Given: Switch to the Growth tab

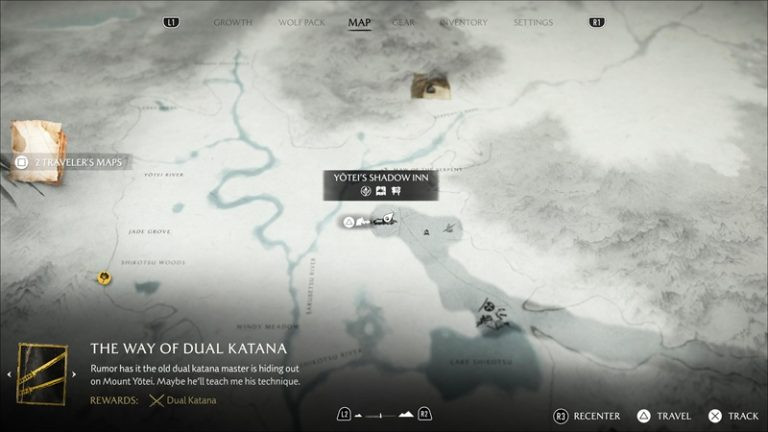Looking at the screenshot, I should click(232, 22).
